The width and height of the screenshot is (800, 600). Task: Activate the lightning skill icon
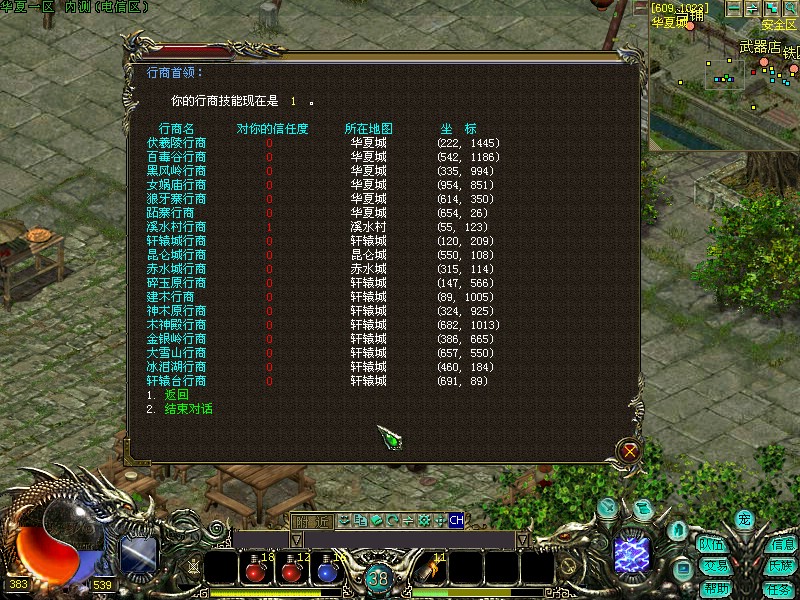(x=632, y=552)
